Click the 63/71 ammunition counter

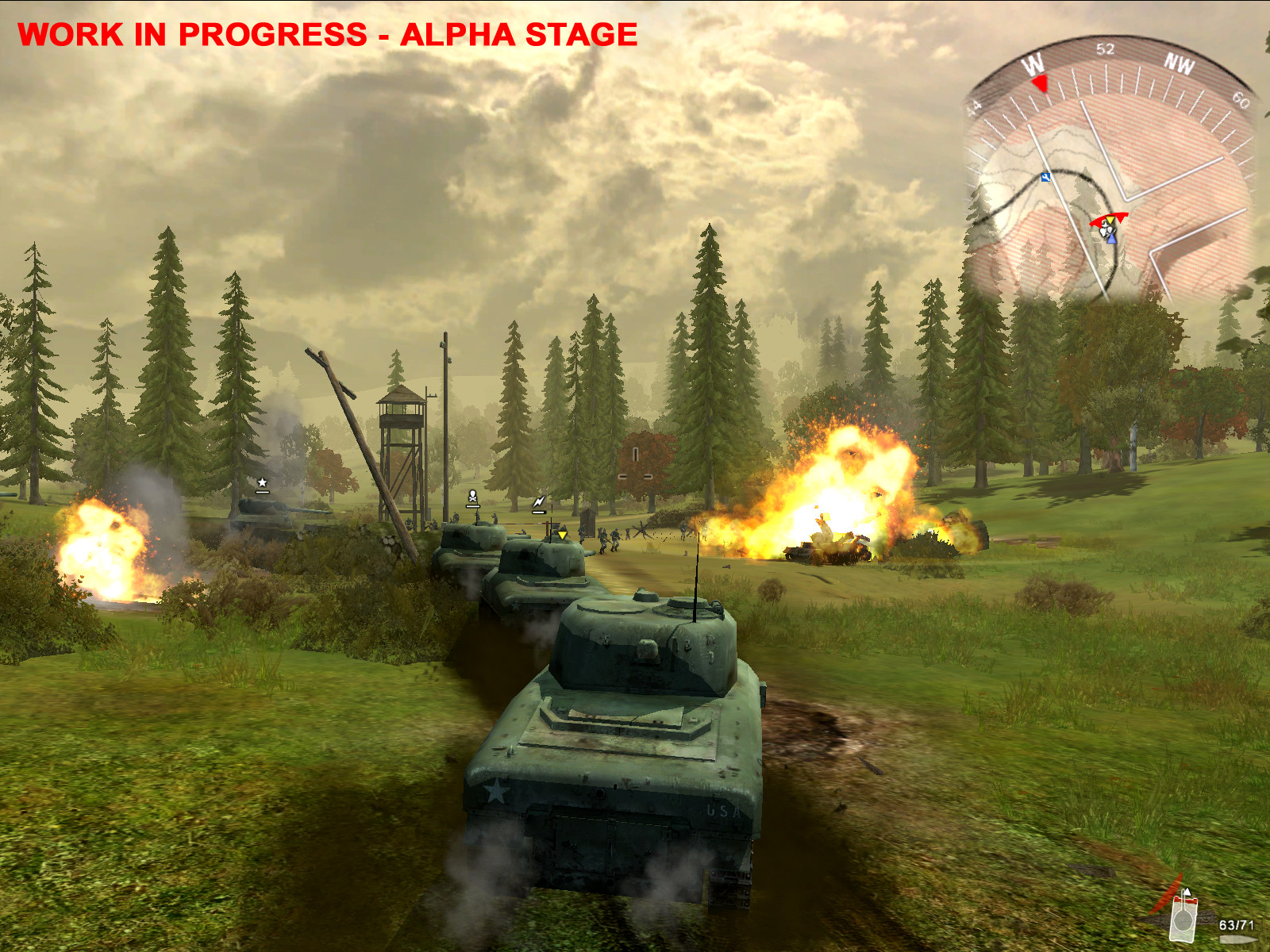[1237, 925]
